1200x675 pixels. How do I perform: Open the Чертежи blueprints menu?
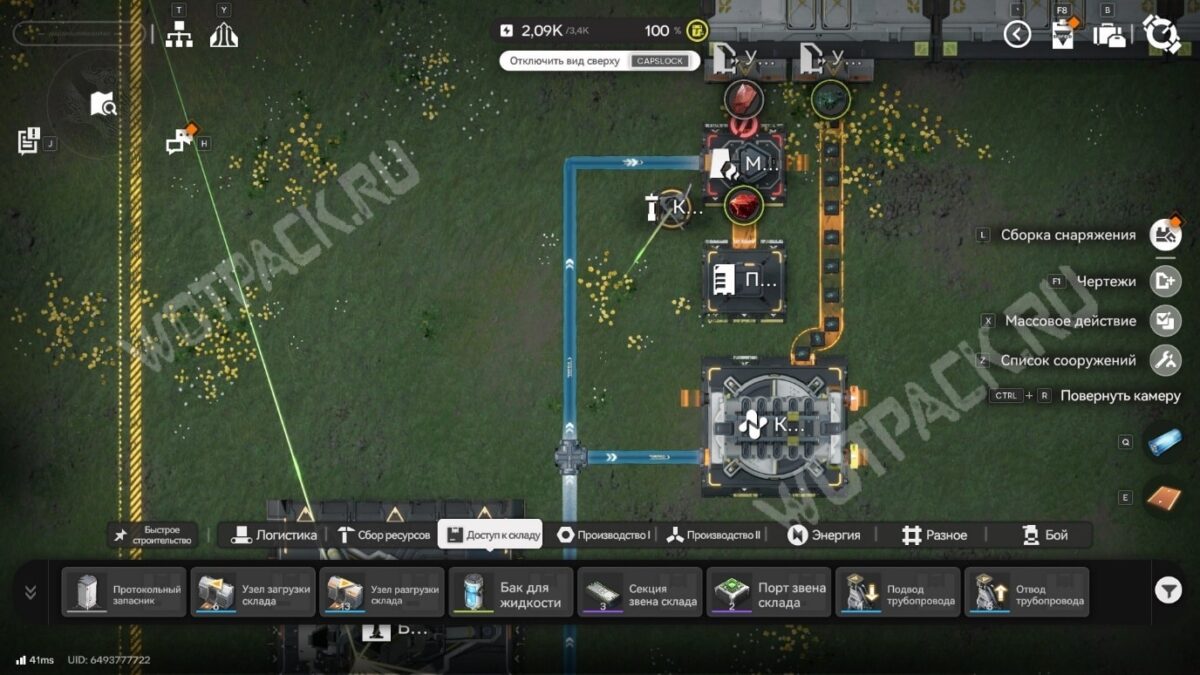1165,281
